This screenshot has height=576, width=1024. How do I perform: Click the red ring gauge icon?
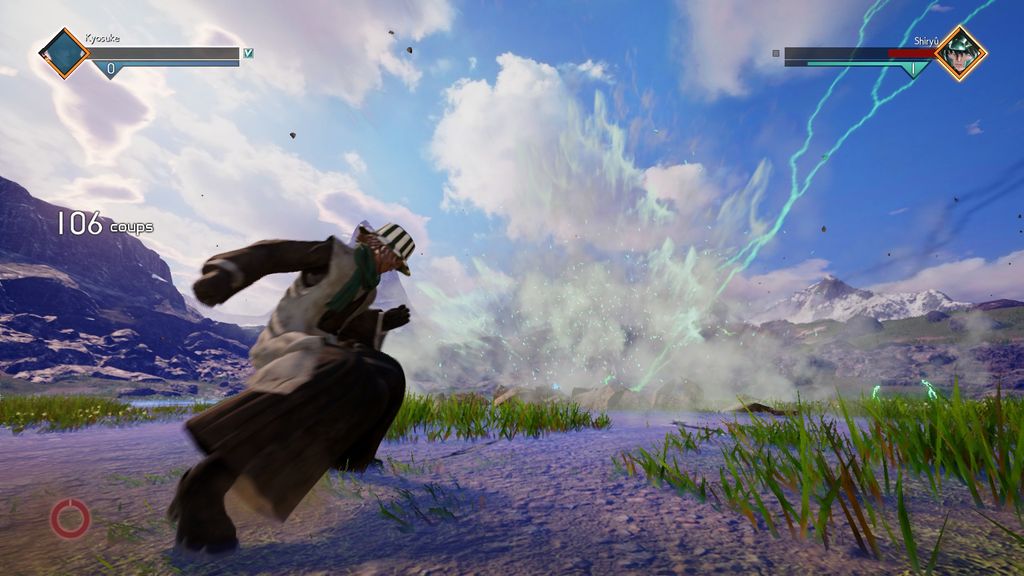[x=71, y=519]
